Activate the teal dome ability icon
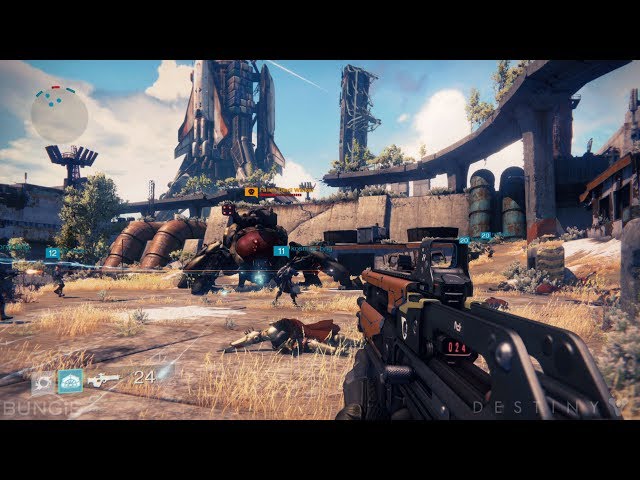The height and width of the screenshot is (480, 640). [70, 381]
